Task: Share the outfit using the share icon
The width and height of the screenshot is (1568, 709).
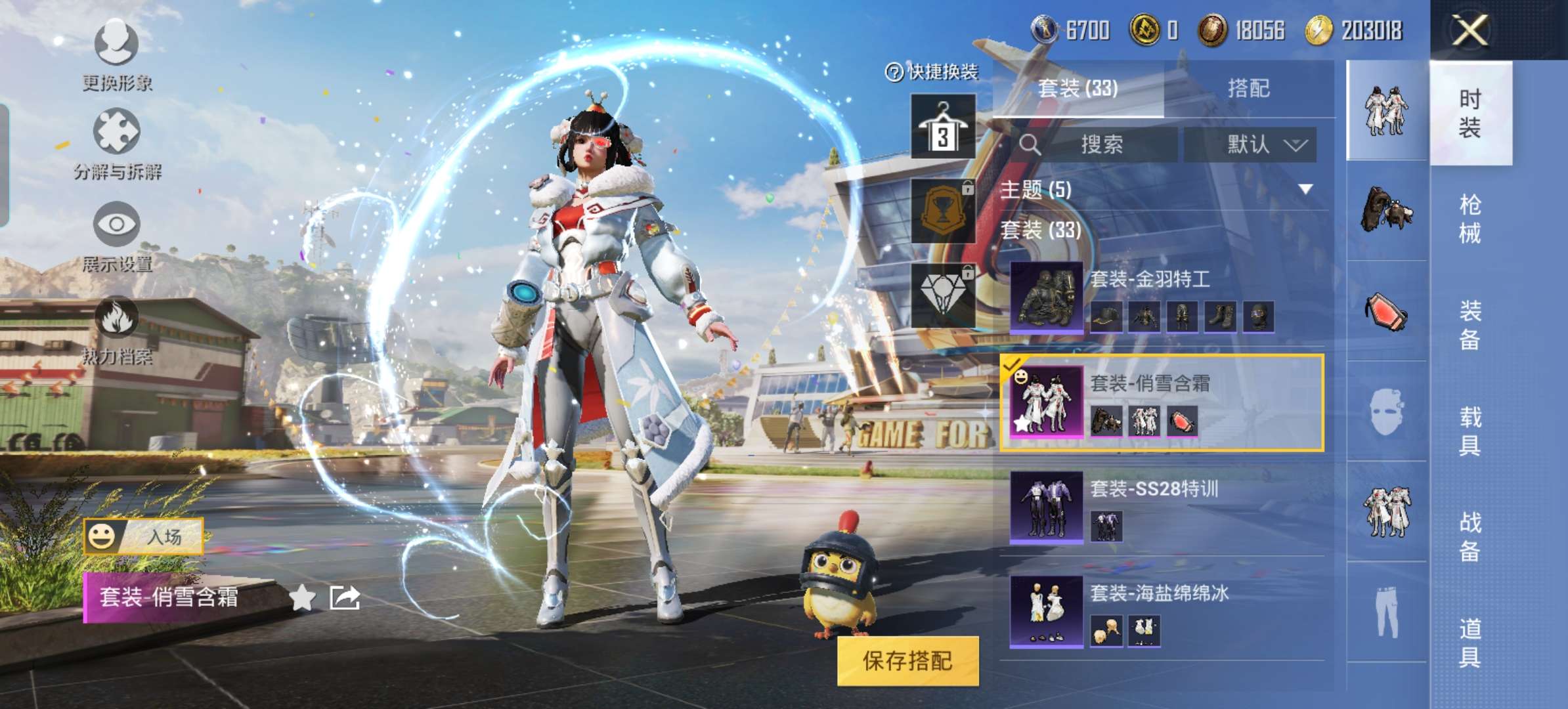Action: click(345, 597)
